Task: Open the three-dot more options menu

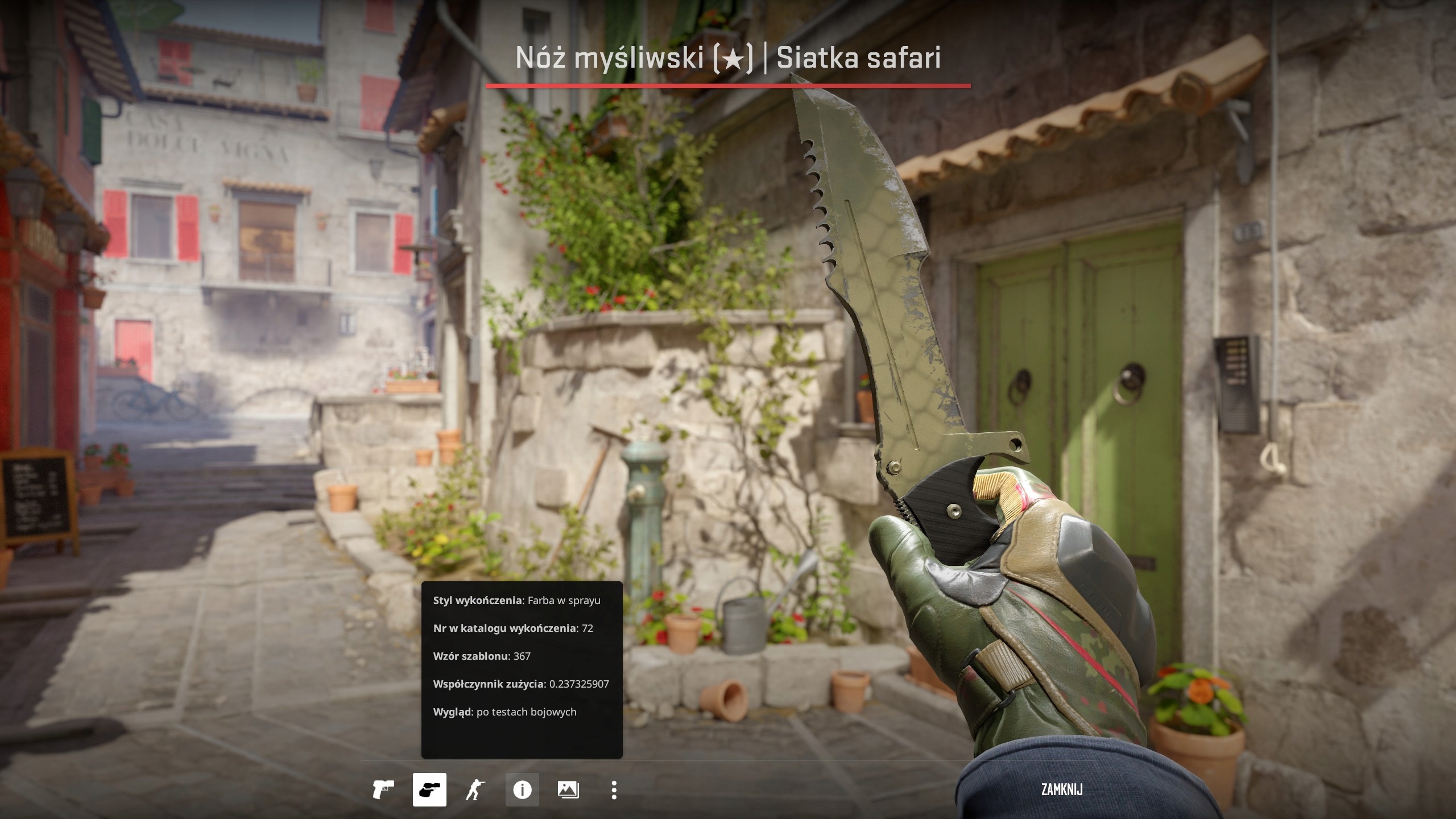Action: (x=614, y=790)
